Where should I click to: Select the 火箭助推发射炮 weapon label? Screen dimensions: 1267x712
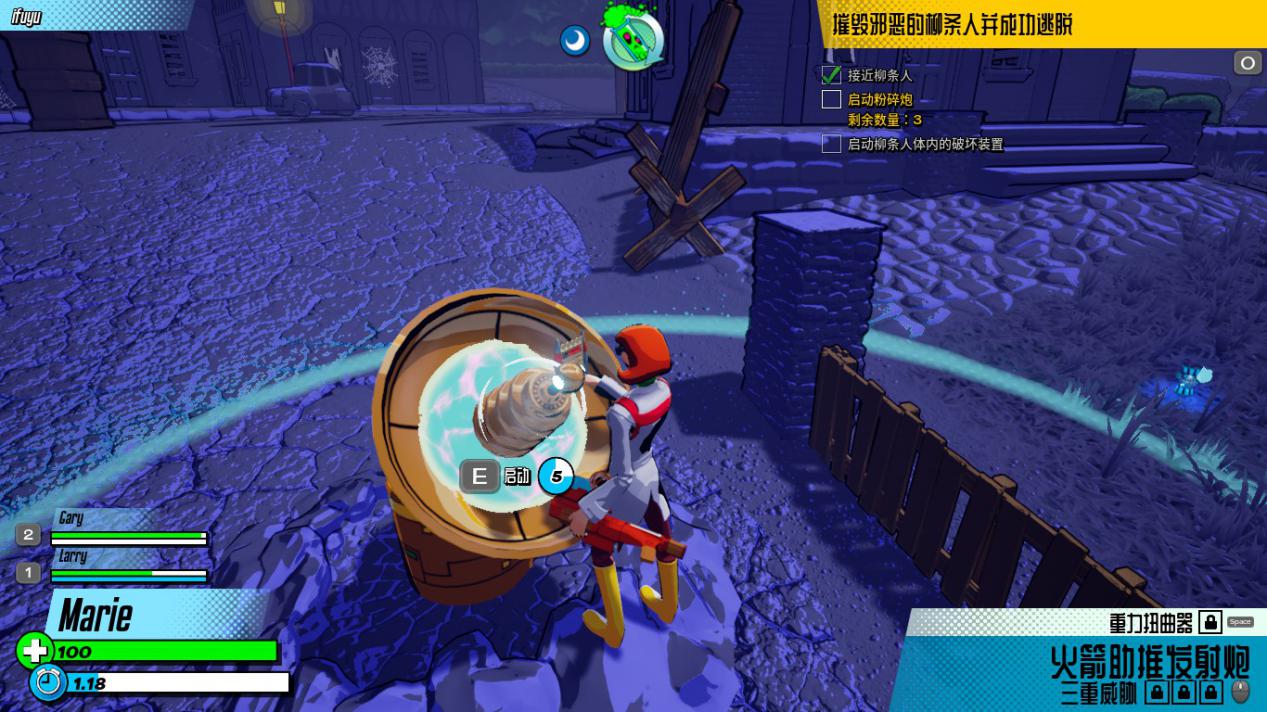1150,661
